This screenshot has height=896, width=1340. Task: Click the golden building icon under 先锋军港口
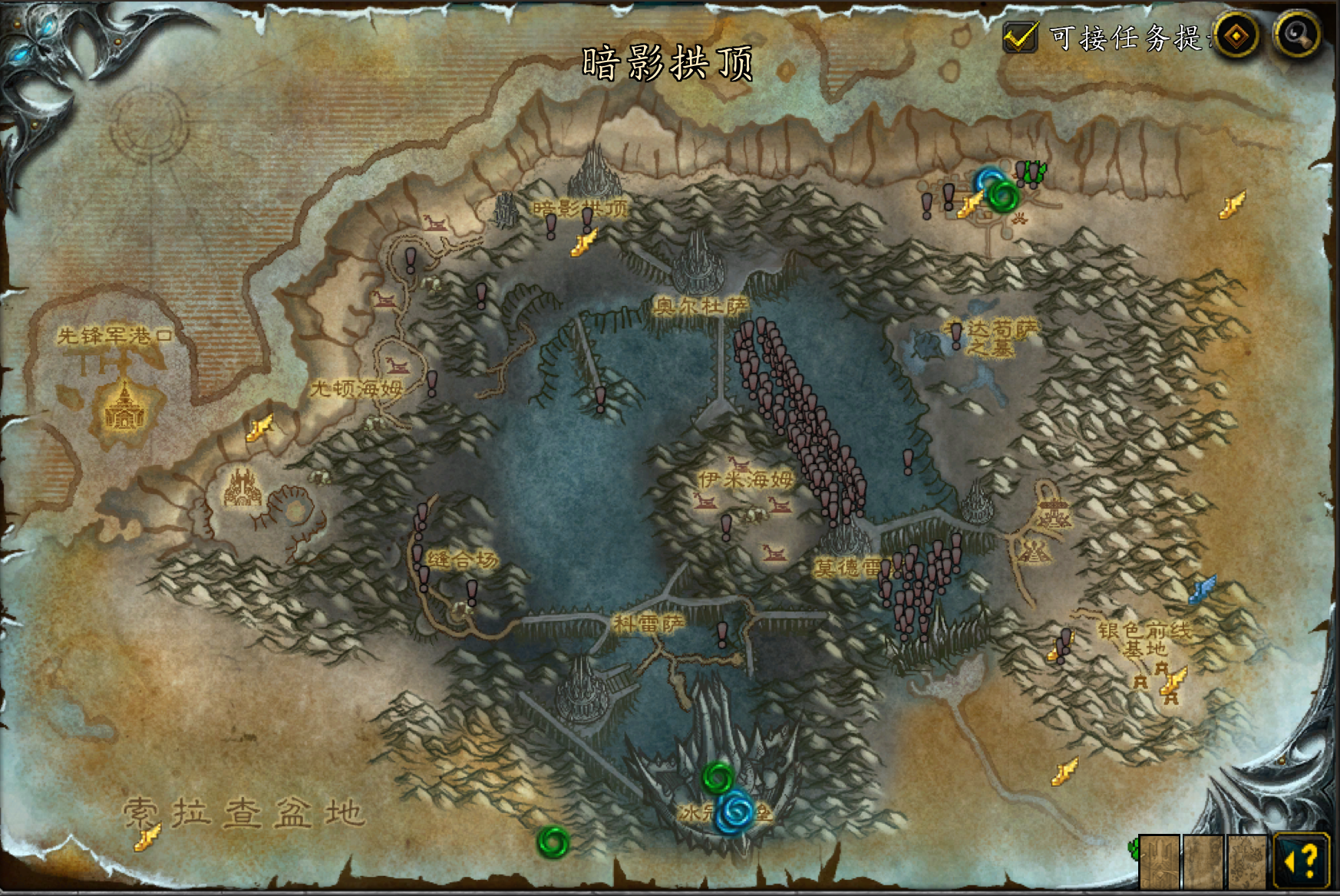(x=124, y=408)
